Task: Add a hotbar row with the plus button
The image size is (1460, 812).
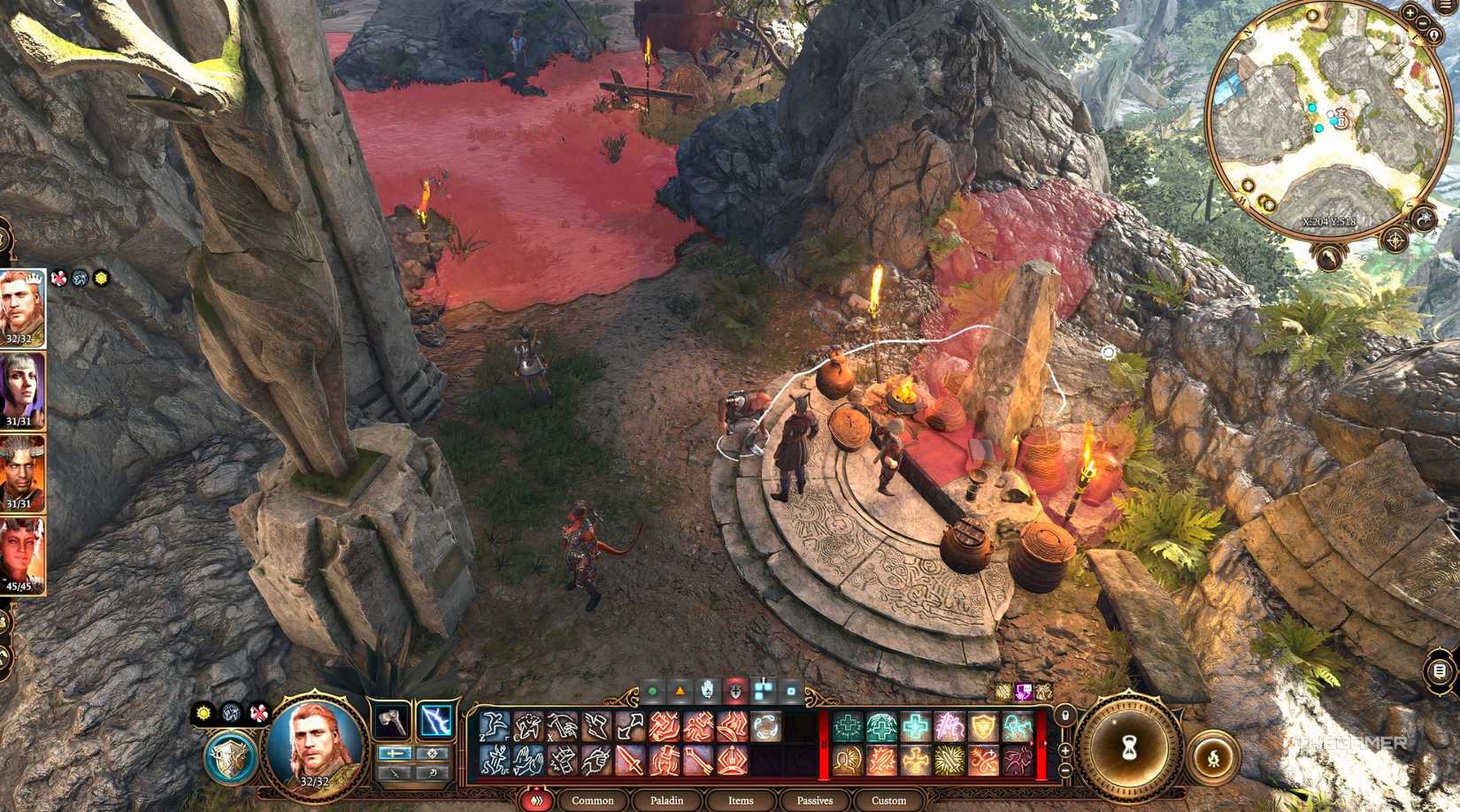Action: click(x=1065, y=750)
